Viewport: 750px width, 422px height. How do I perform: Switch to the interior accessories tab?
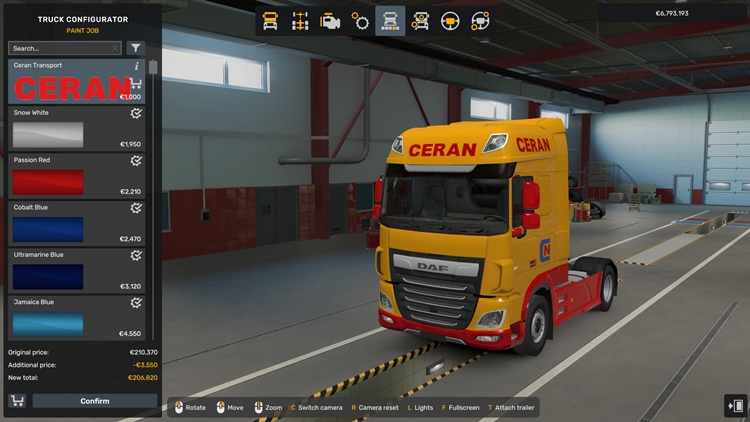480,20
